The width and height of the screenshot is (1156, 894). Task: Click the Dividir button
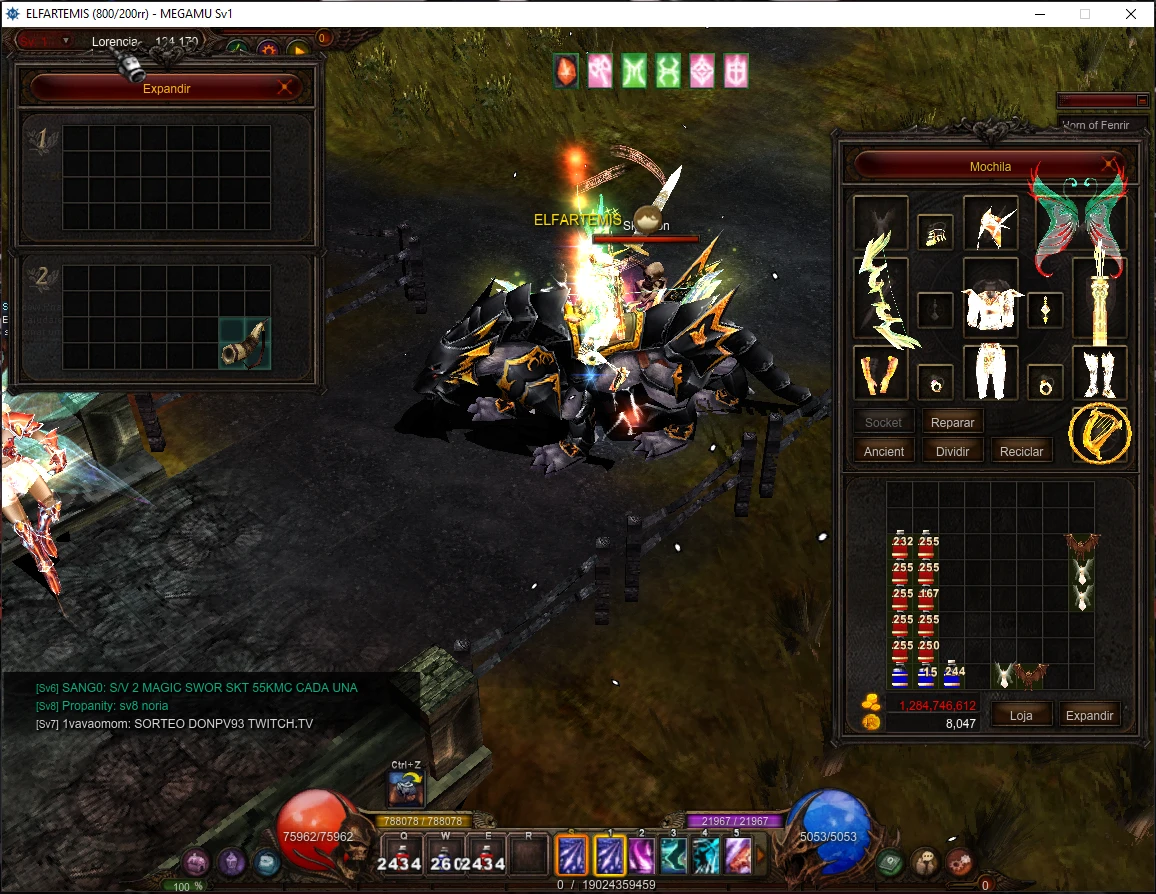tap(952, 452)
